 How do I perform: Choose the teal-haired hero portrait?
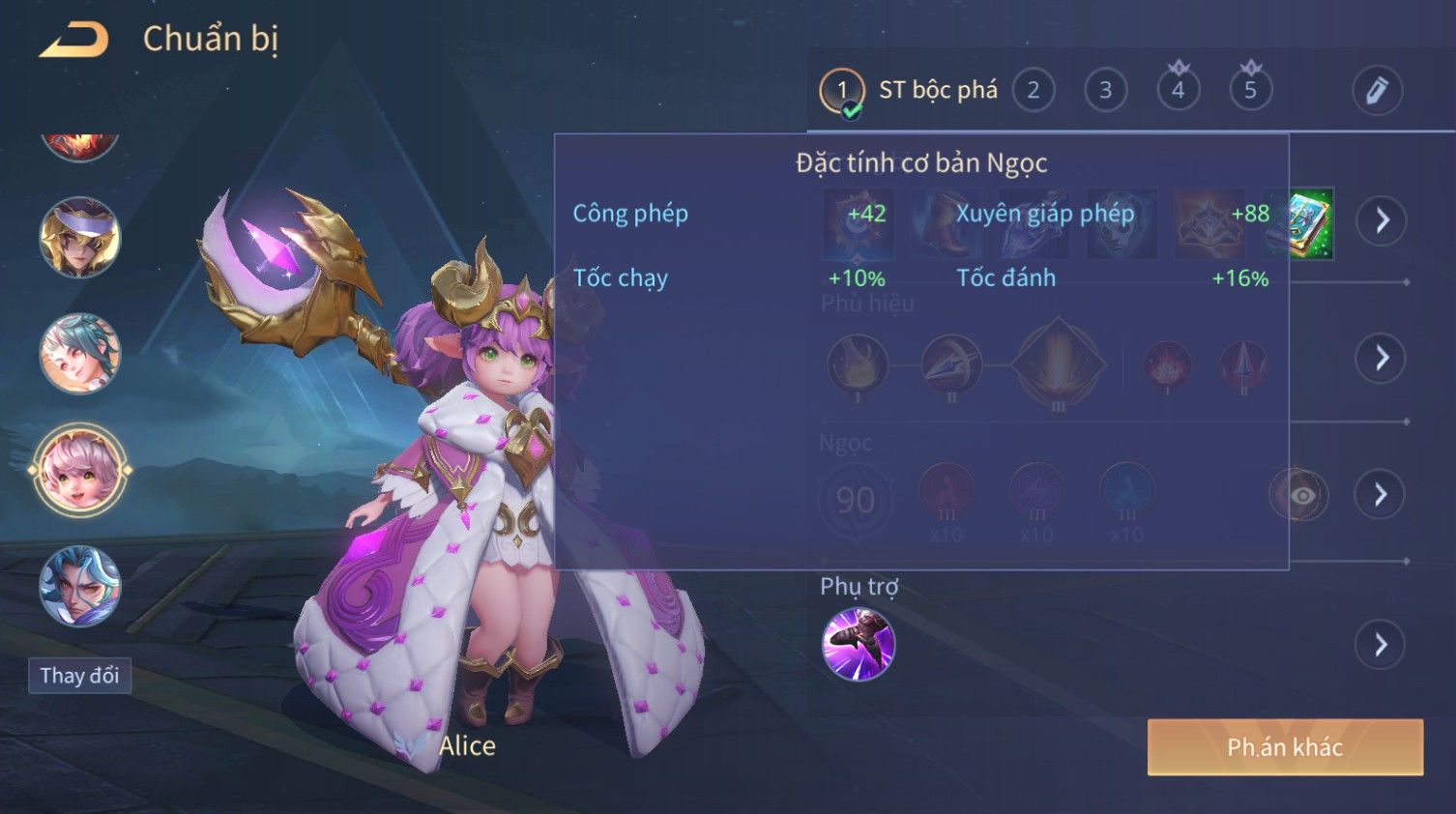point(79,354)
